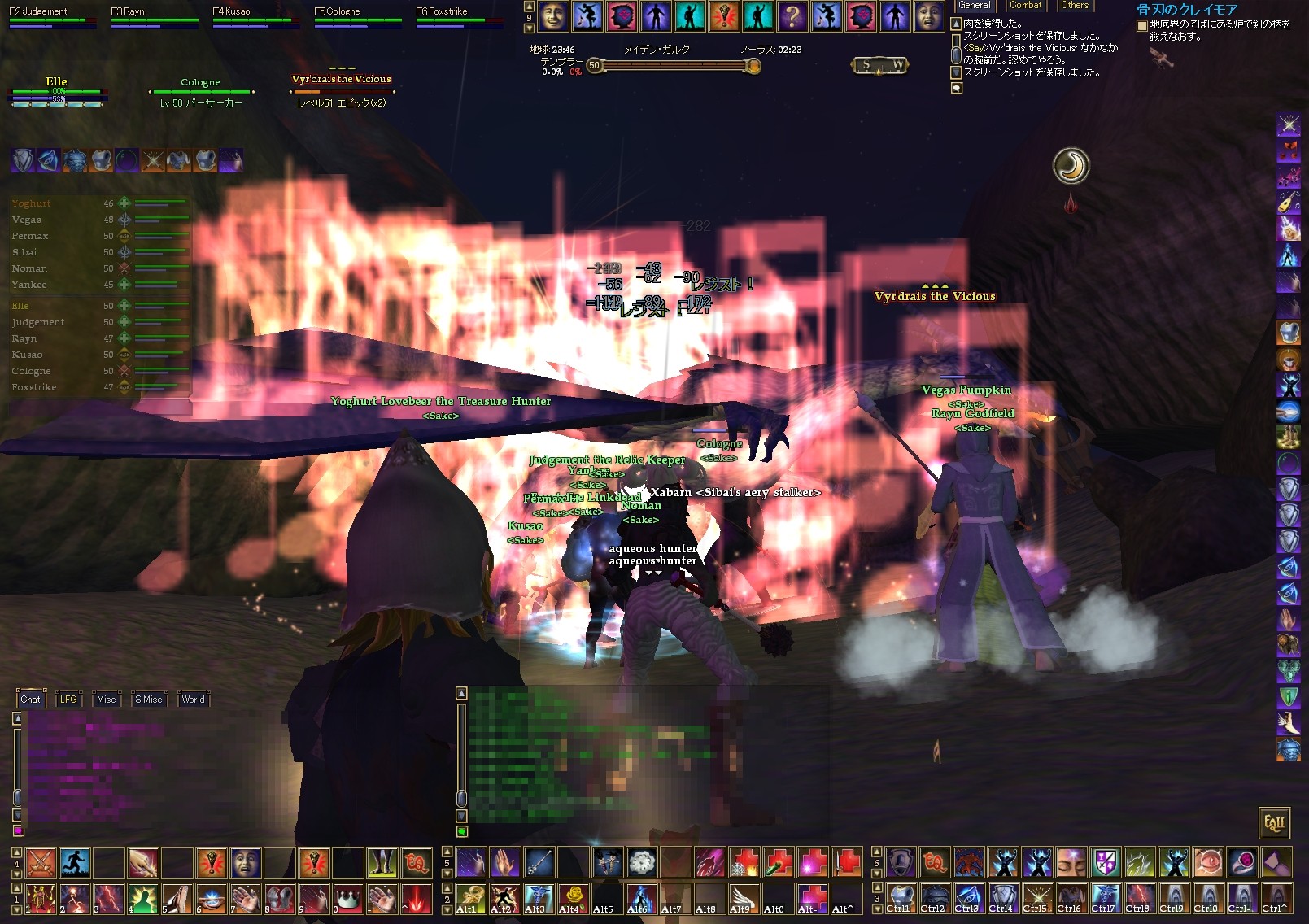The image size is (1309, 924).
Task: Click the compass showing S and W
Action: point(880,65)
